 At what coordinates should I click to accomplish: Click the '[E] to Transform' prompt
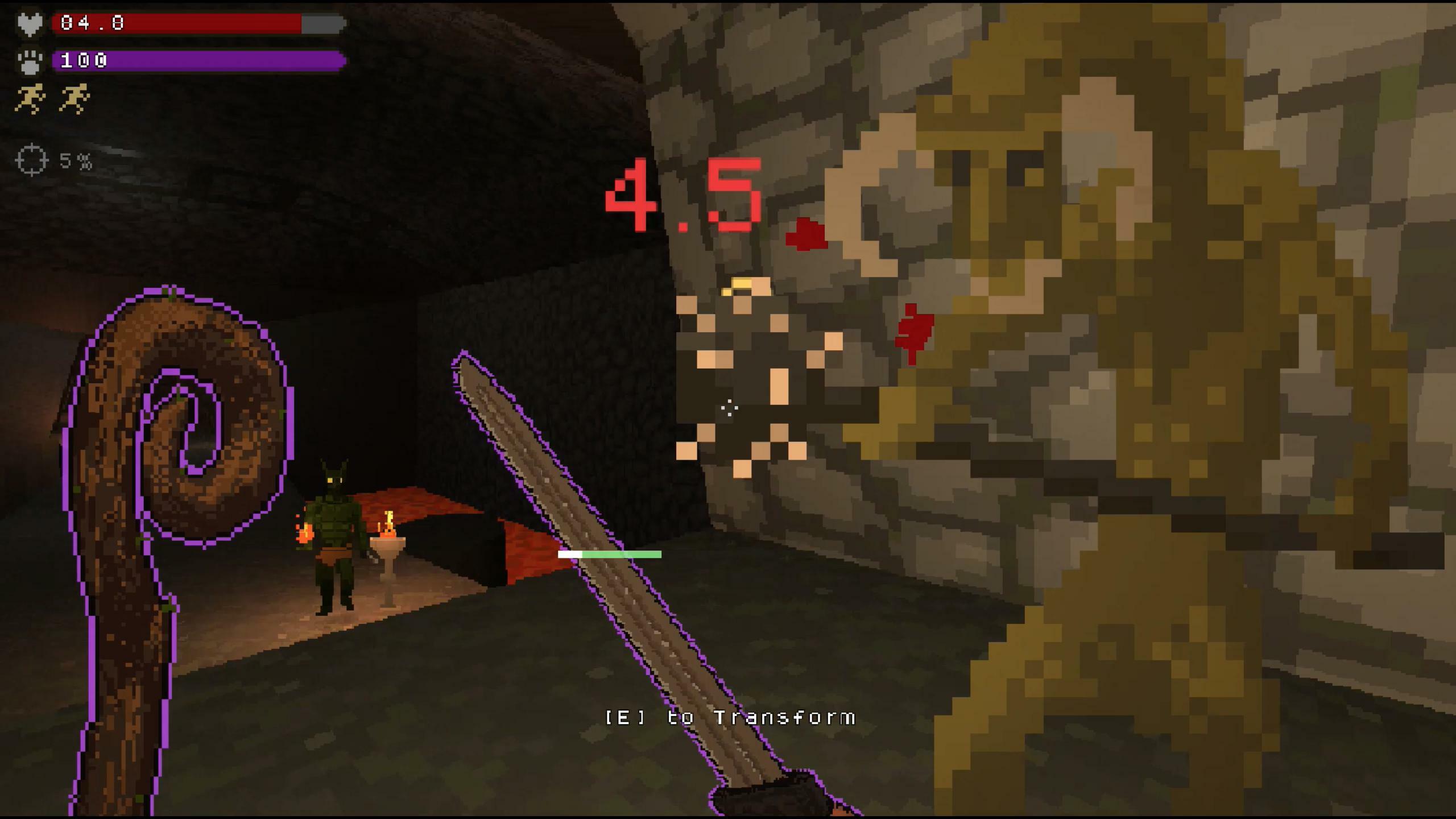(730, 718)
